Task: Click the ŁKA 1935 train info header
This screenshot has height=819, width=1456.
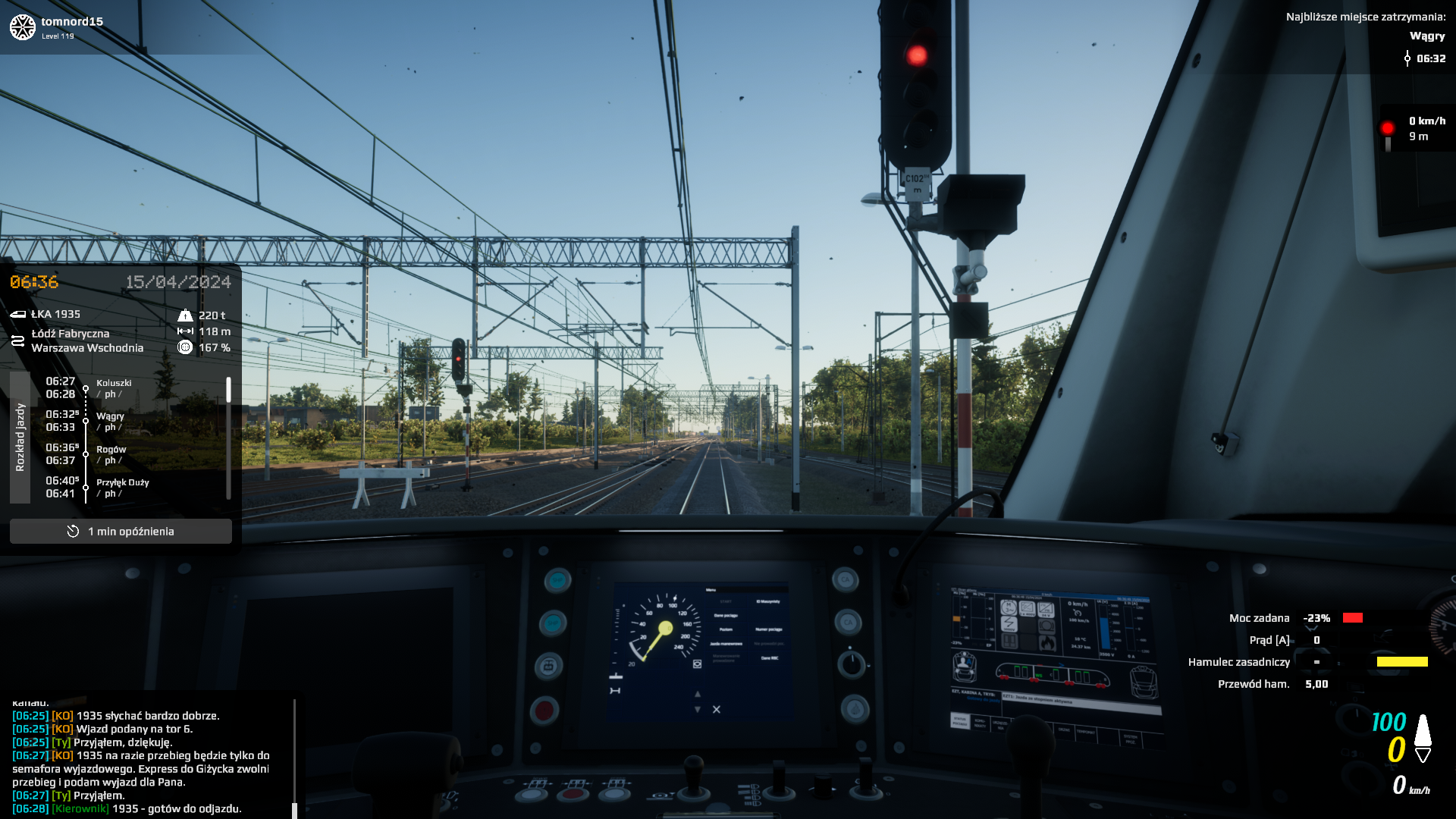Action: [55, 314]
